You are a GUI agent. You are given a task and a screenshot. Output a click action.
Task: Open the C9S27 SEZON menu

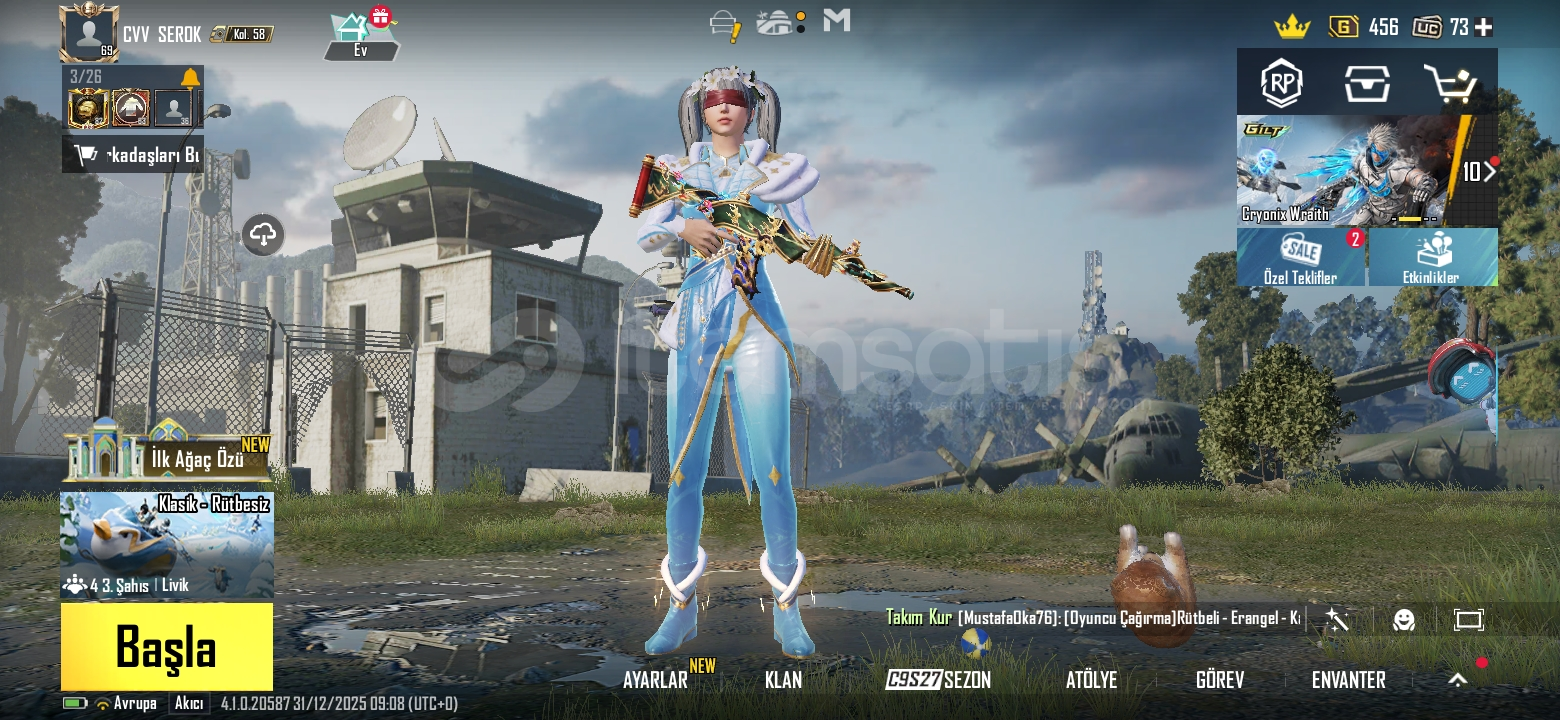(x=938, y=680)
